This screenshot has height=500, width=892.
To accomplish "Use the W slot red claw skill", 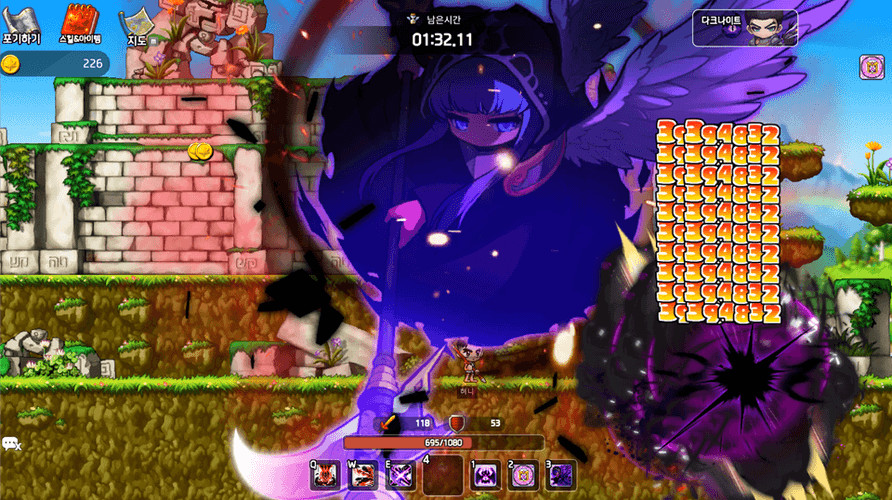I will (362, 475).
